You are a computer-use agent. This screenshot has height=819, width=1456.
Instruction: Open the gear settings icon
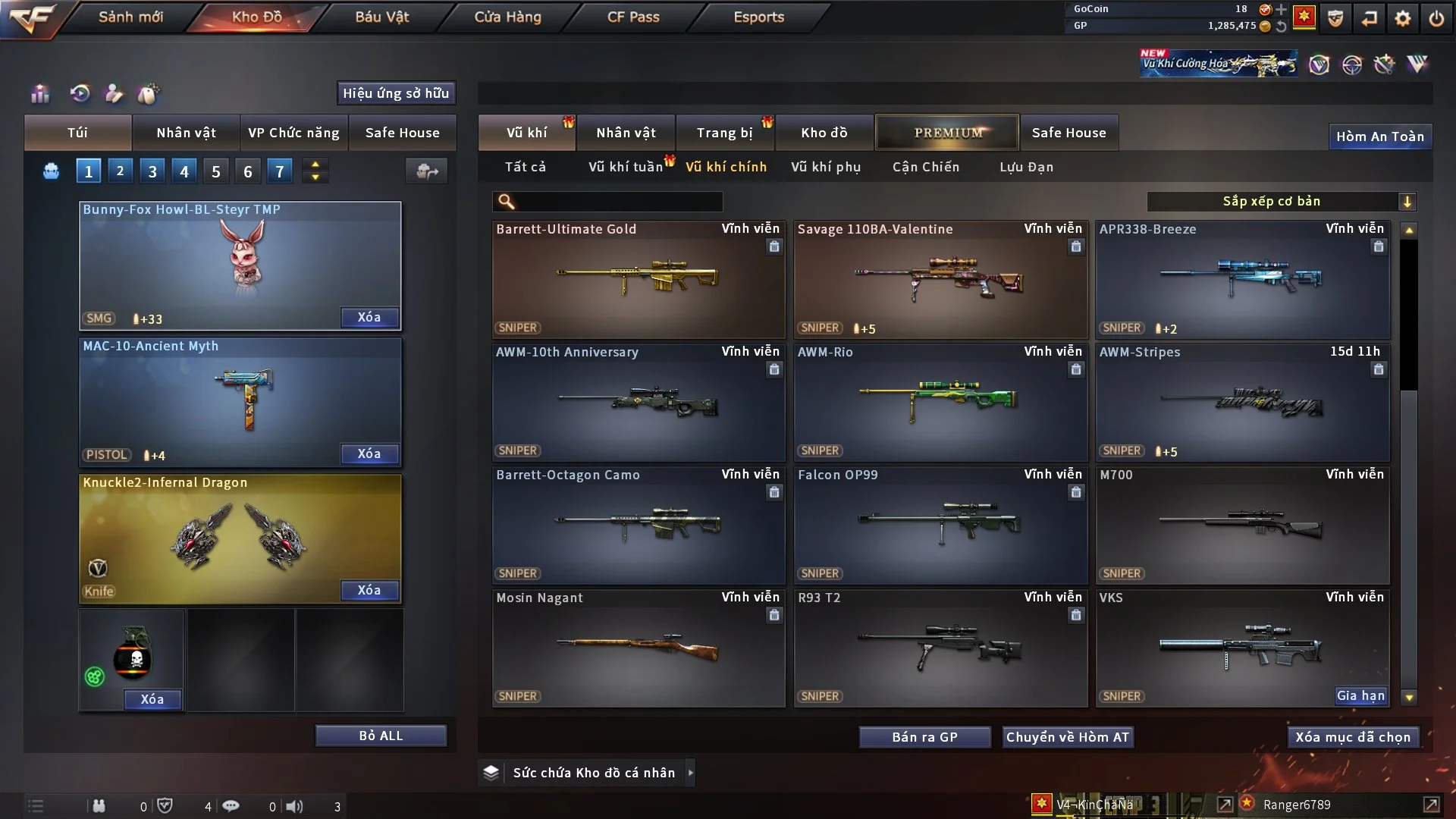coord(1403,18)
